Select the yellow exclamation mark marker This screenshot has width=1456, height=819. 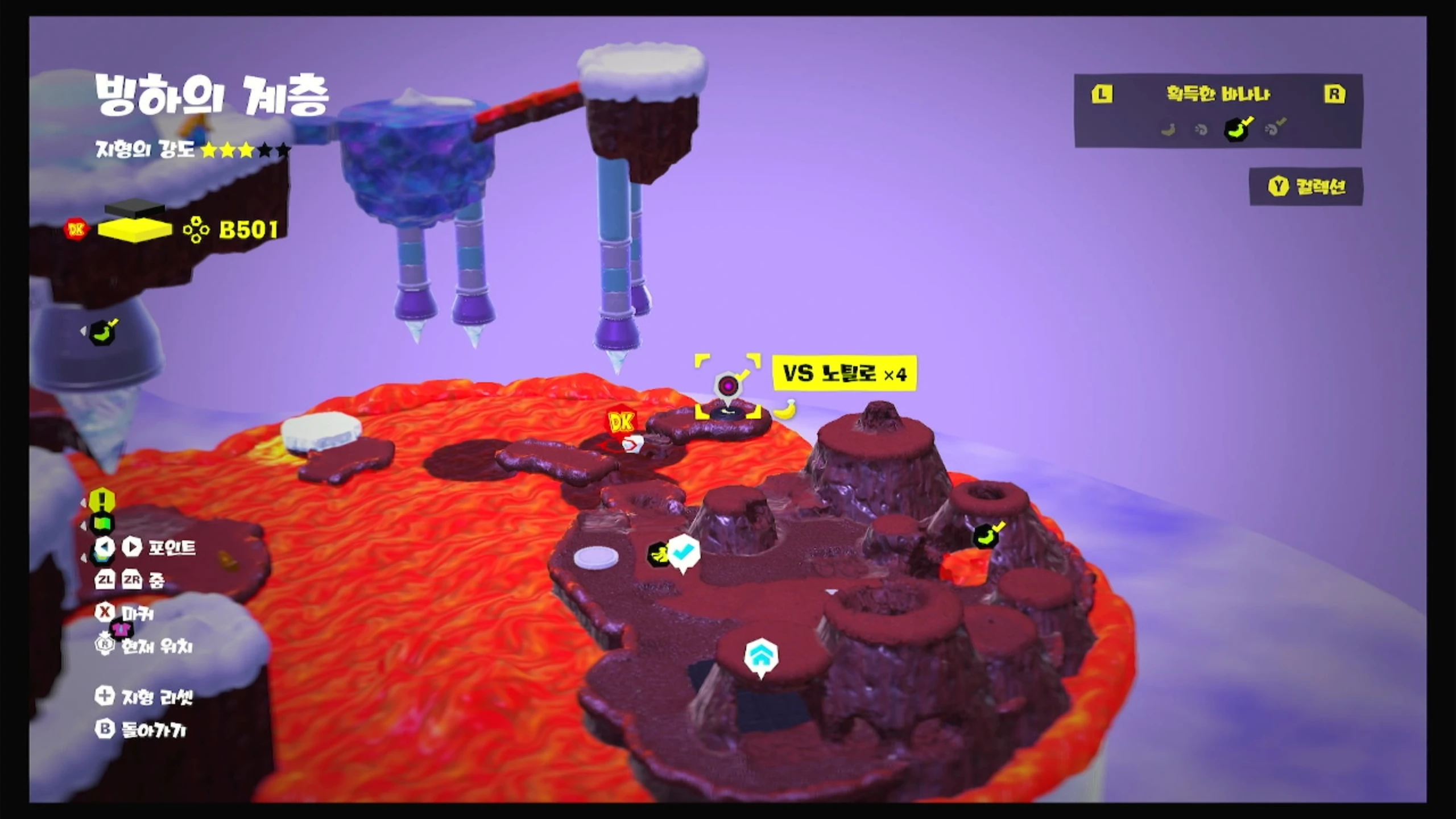click(x=102, y=500)
